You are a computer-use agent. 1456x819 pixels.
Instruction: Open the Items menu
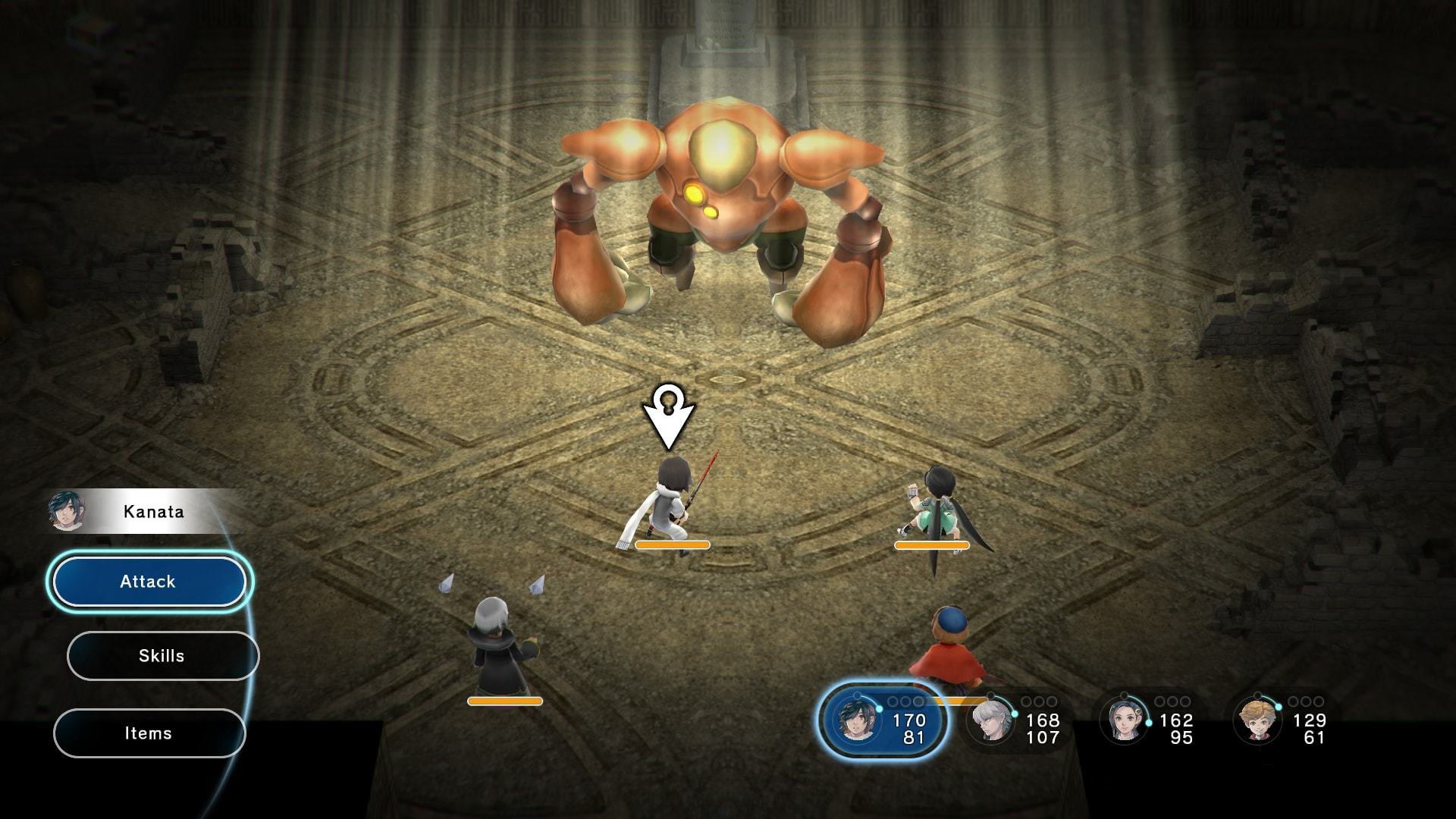tap(149, 733)
